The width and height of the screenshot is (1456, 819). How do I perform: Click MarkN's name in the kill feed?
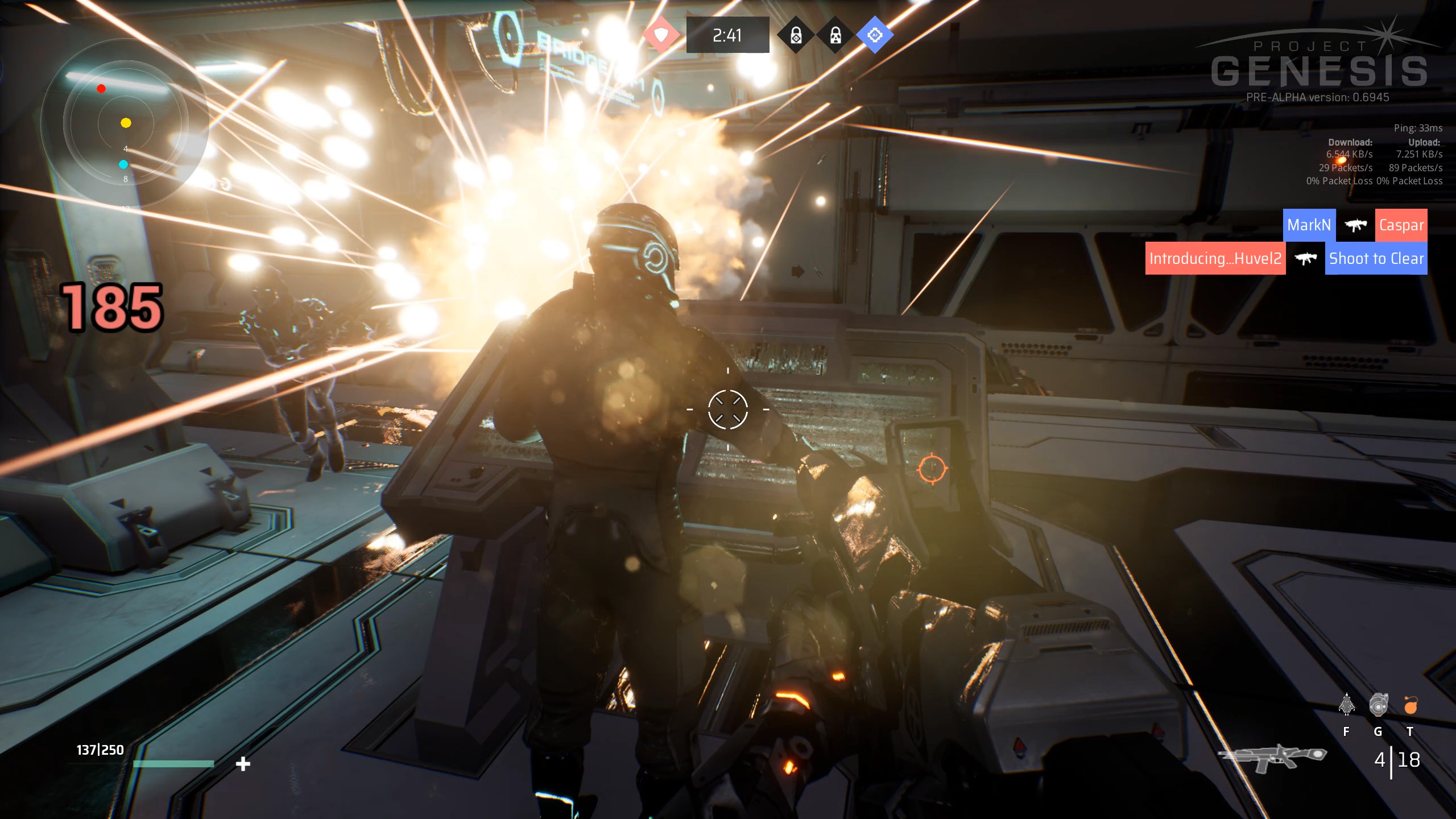pyautogui.click(x=1309, y=225)
